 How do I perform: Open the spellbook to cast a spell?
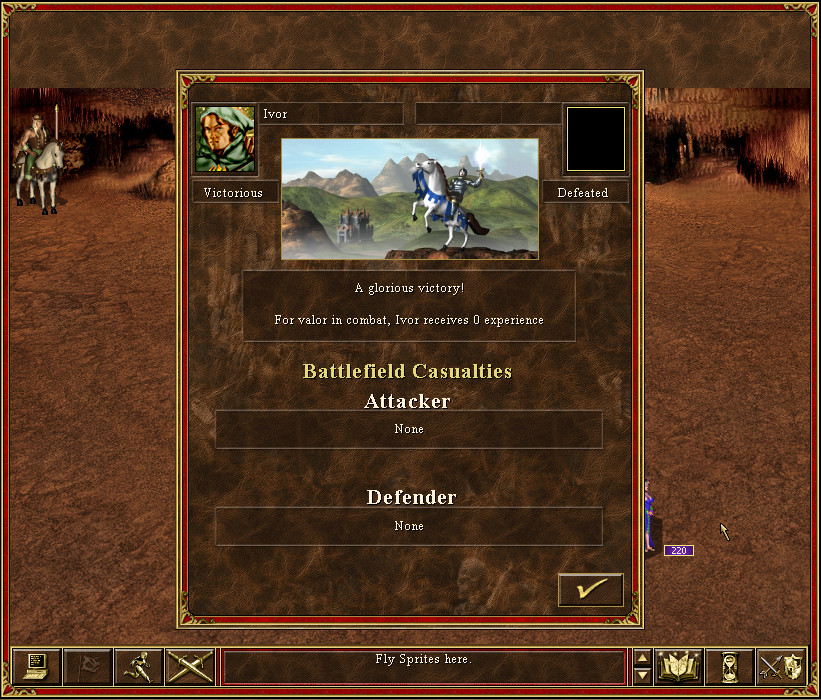point(679,666)
